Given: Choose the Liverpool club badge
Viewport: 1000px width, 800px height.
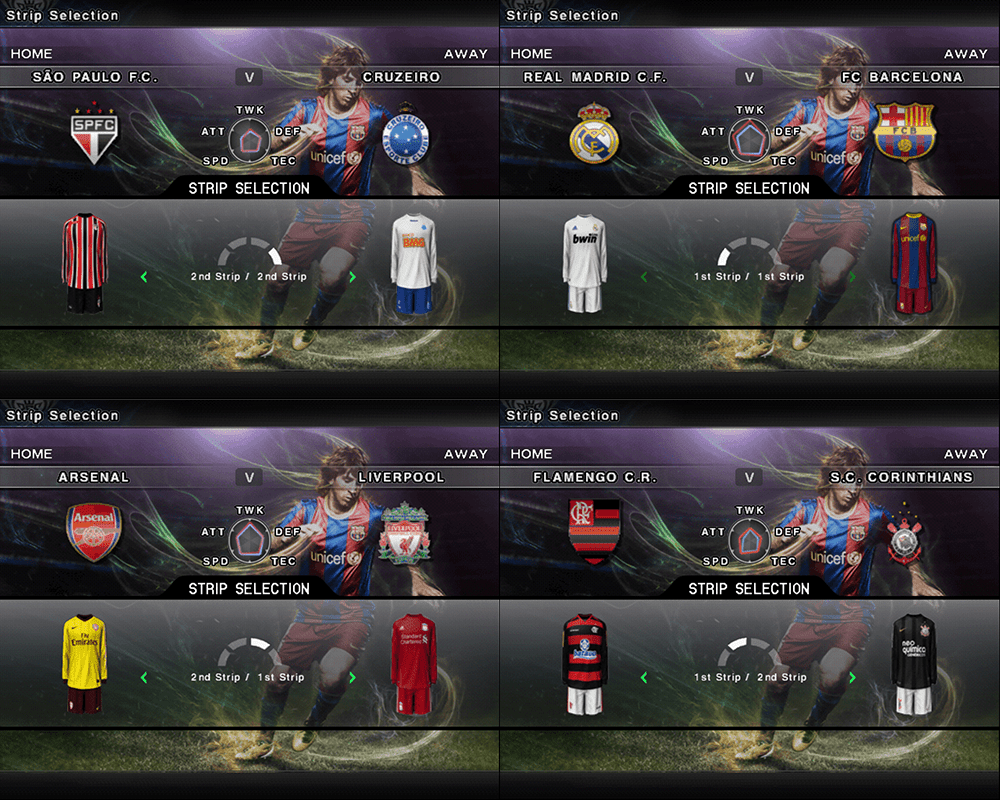Looking at the screenshot, I should (x=403, y=533).
